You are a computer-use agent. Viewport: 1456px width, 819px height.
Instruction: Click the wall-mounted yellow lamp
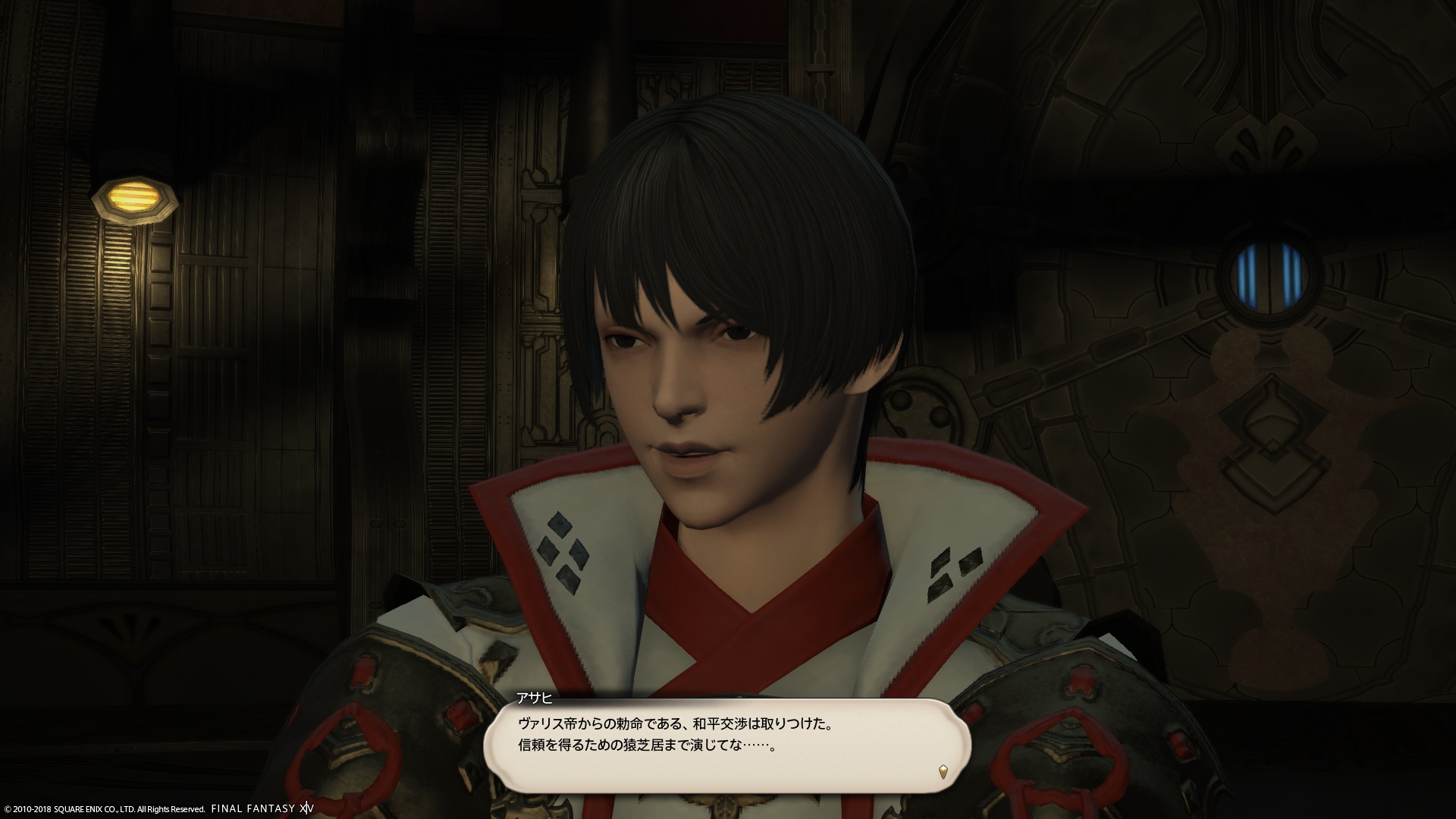point(135,199)
